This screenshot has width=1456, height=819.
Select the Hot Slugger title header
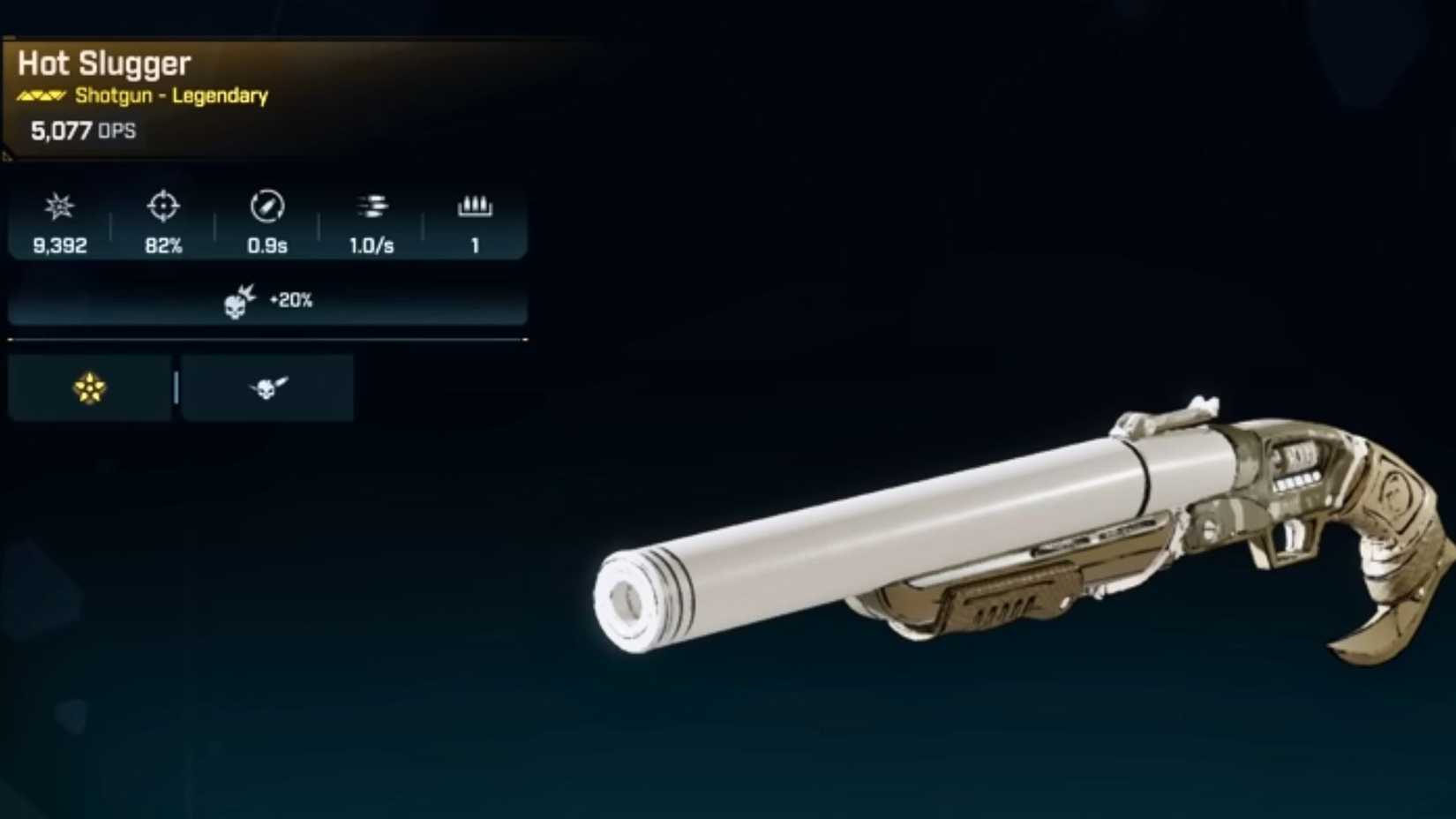tap(102, 63)
